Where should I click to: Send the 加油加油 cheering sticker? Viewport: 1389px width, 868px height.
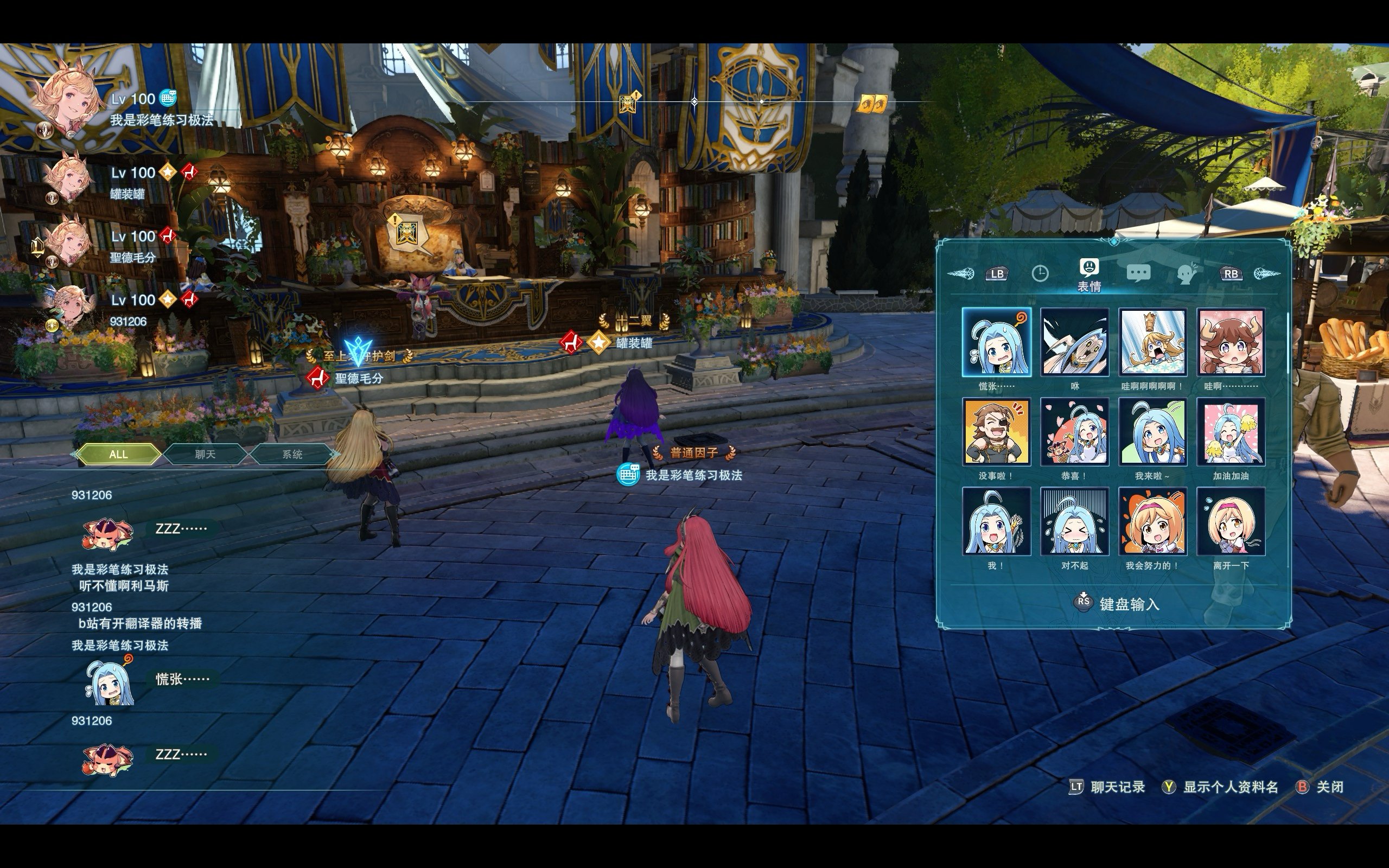1231,432
